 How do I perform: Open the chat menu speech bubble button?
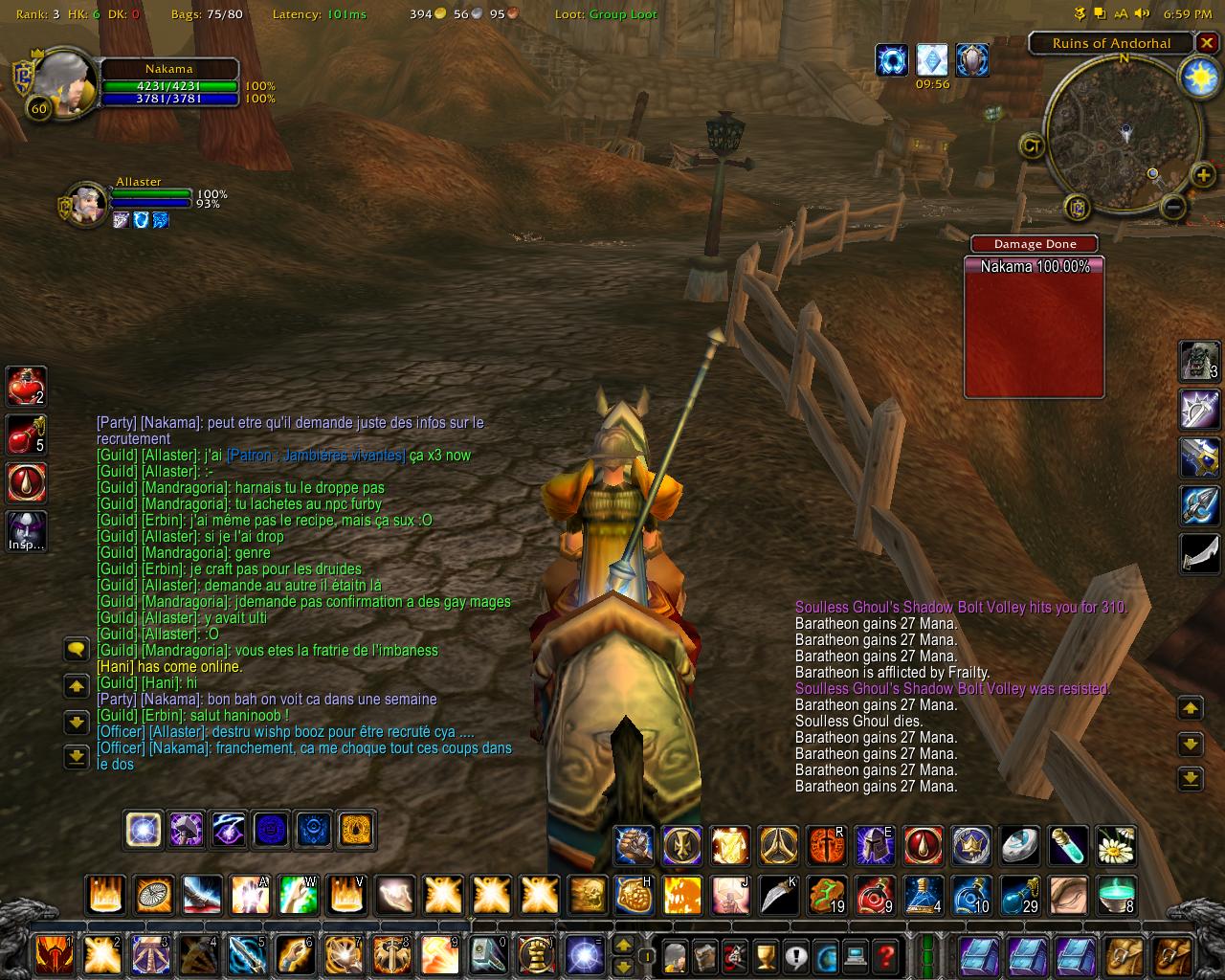(x=77, y=650)
